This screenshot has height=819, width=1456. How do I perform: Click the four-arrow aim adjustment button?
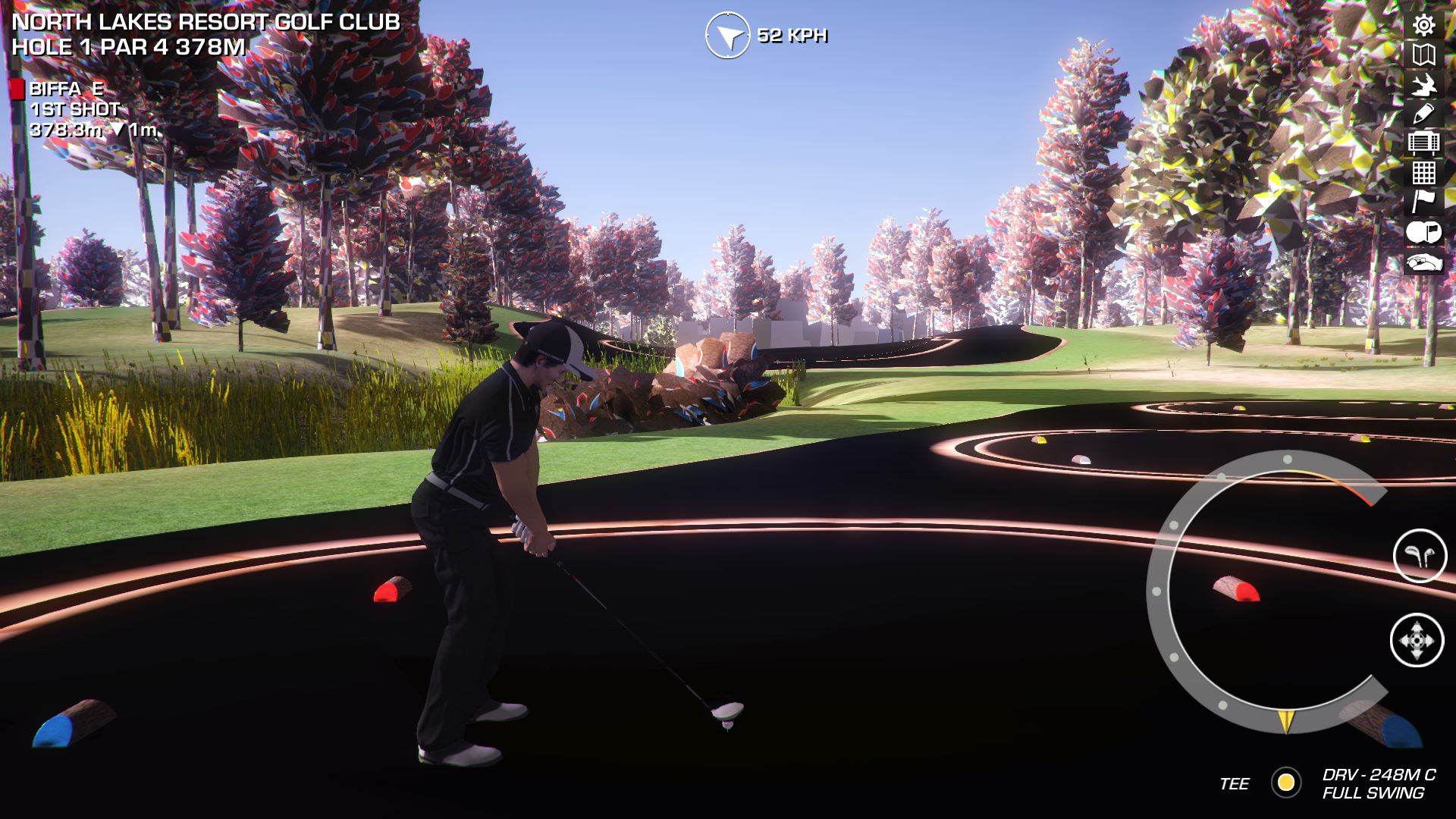[x=1417, y=641]
